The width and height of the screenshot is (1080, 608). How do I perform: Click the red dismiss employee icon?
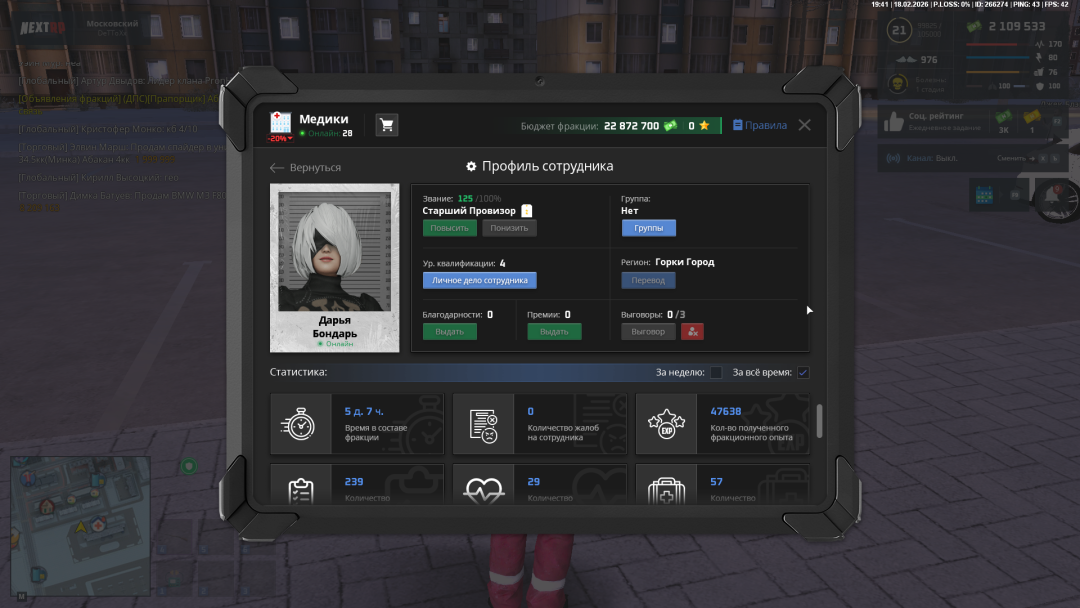(x=692, y=331)
